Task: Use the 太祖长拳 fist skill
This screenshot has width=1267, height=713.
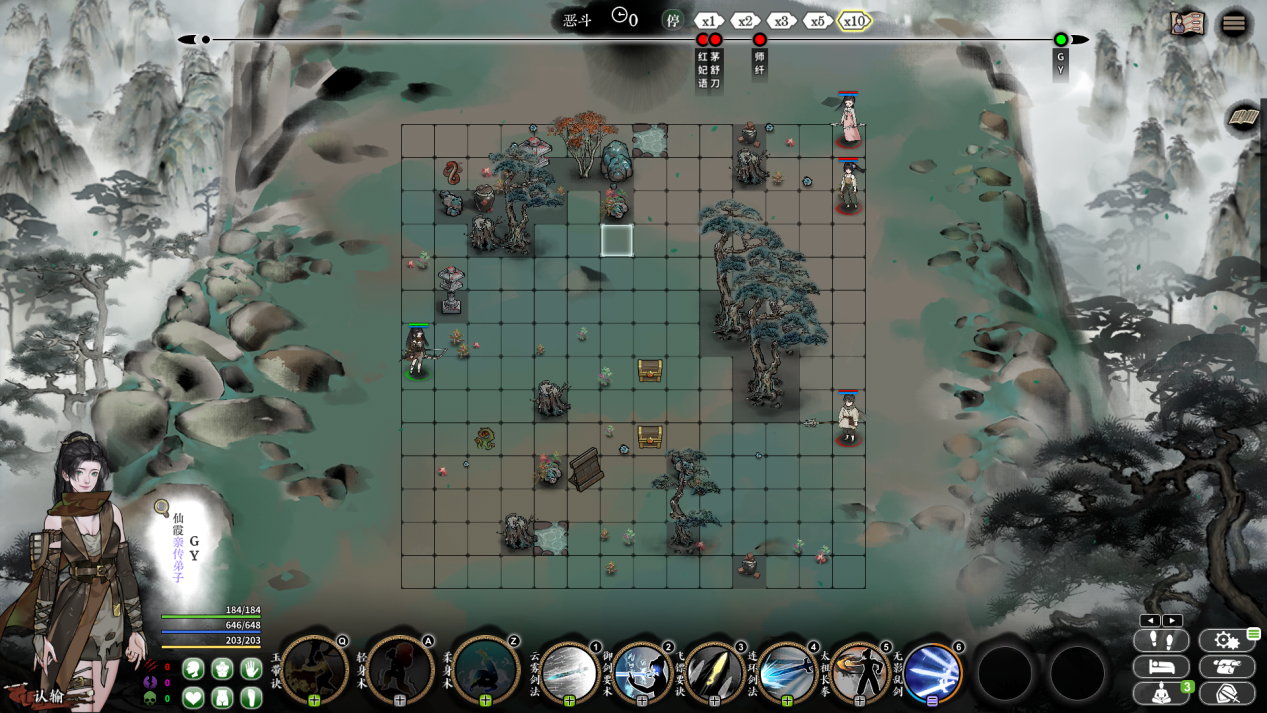Action: pyautogui.click(x=859, y=671)
